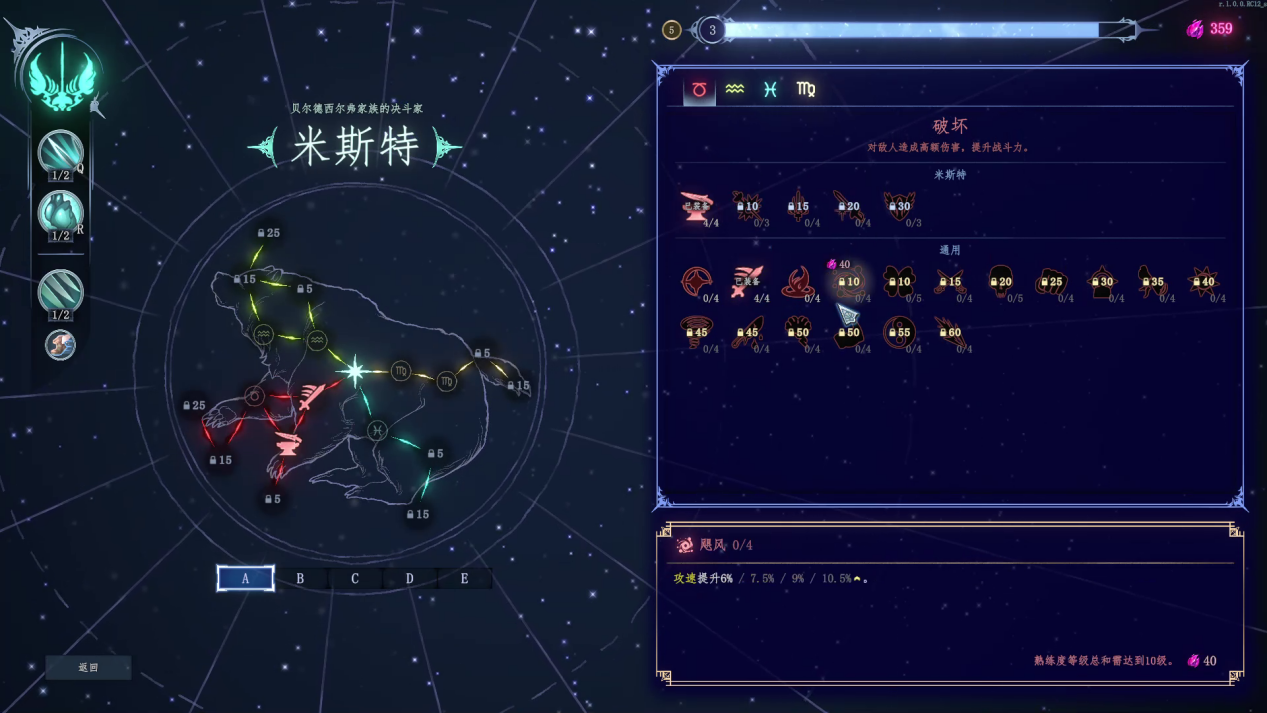
Task: Switch to loadout B
Action: coord(300,578)
